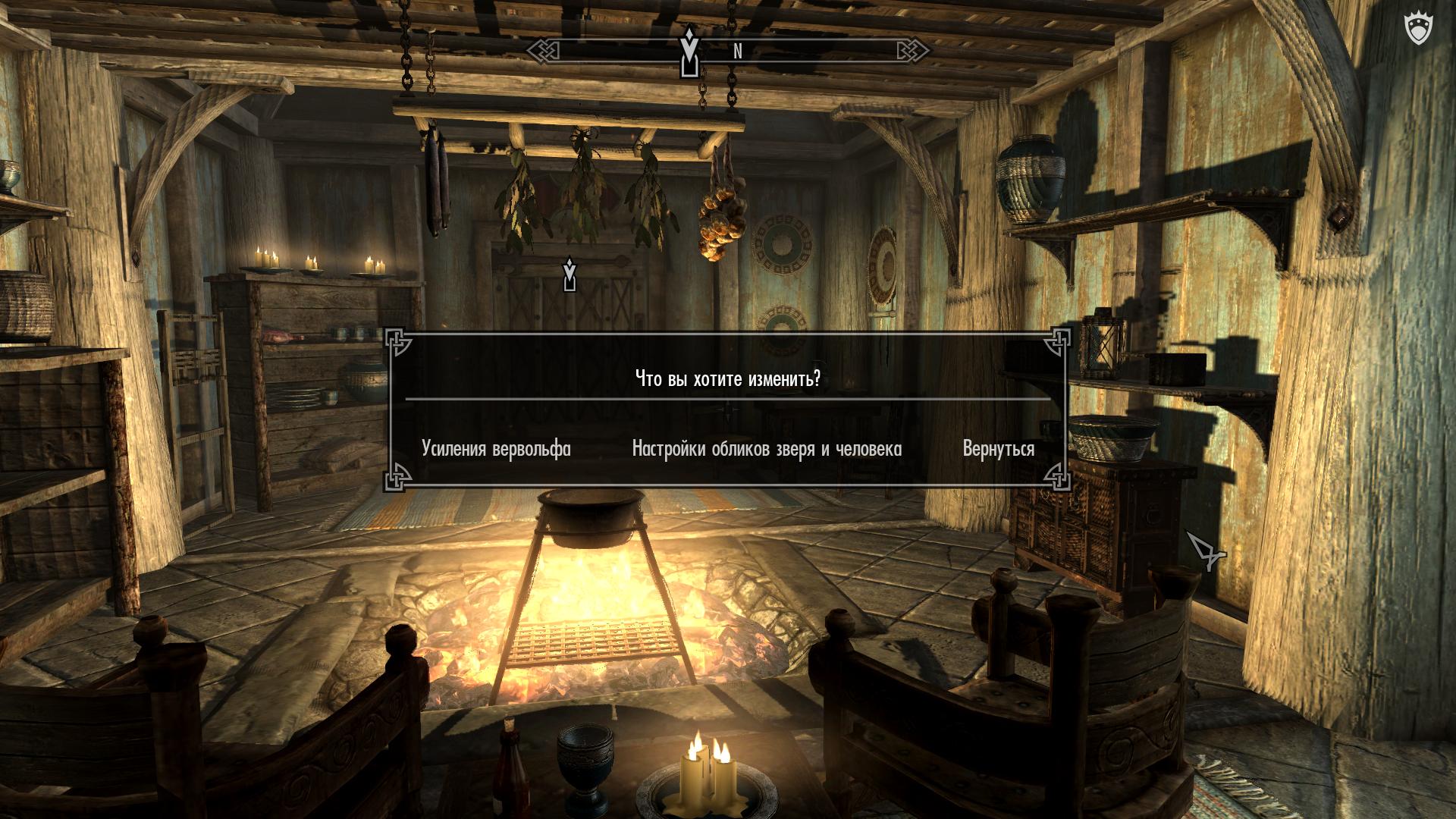The width and height of the screenshot is (1456, 819).
Task: Open "Настройки обликов зверя и человека"
Action: (x=767, y=449)
